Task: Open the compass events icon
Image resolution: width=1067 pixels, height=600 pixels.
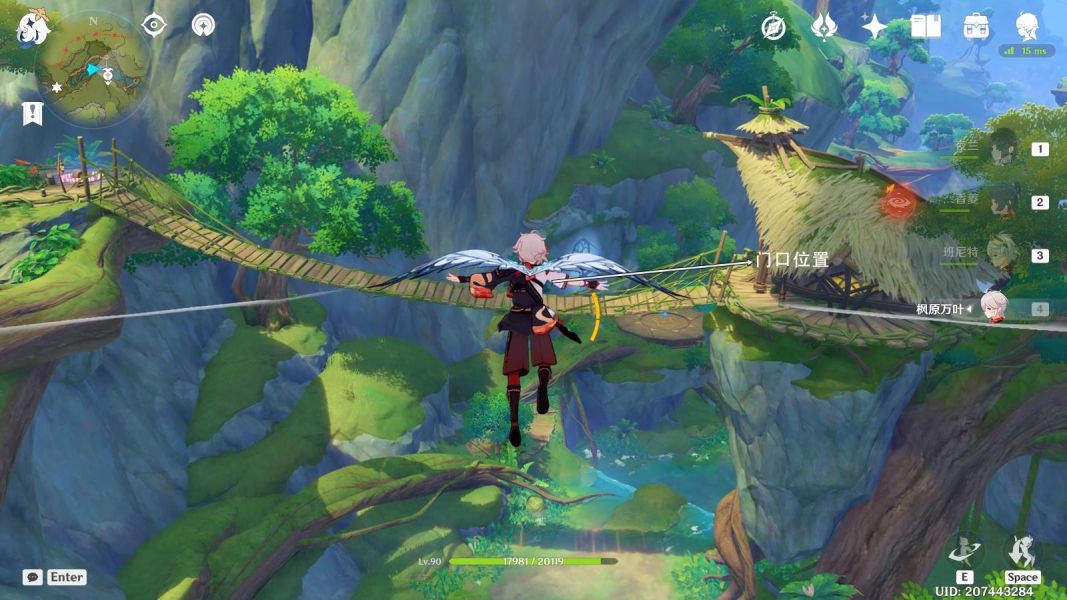Action: point(773,27)
